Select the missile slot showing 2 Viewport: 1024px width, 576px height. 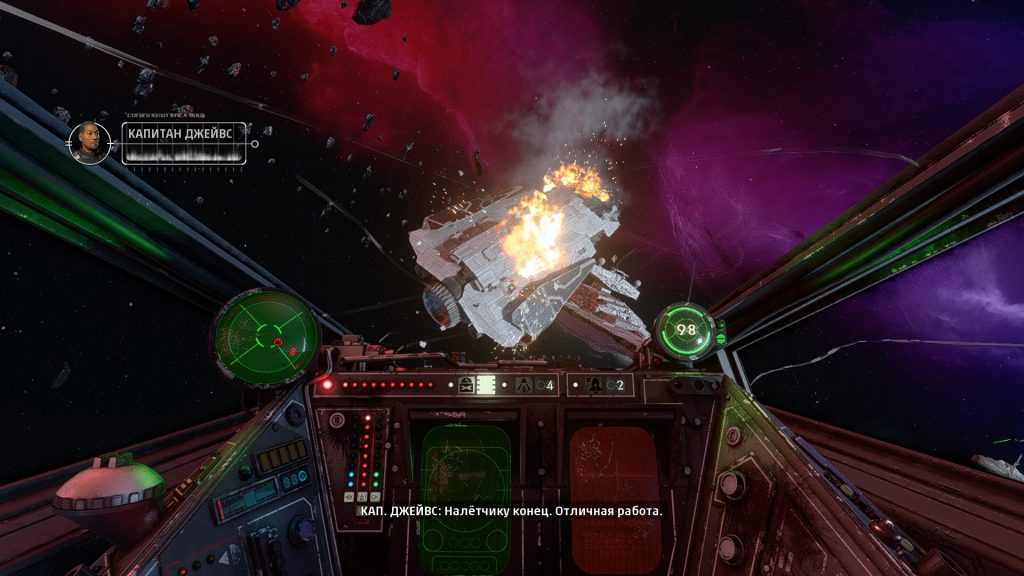(x=604, y=385)
